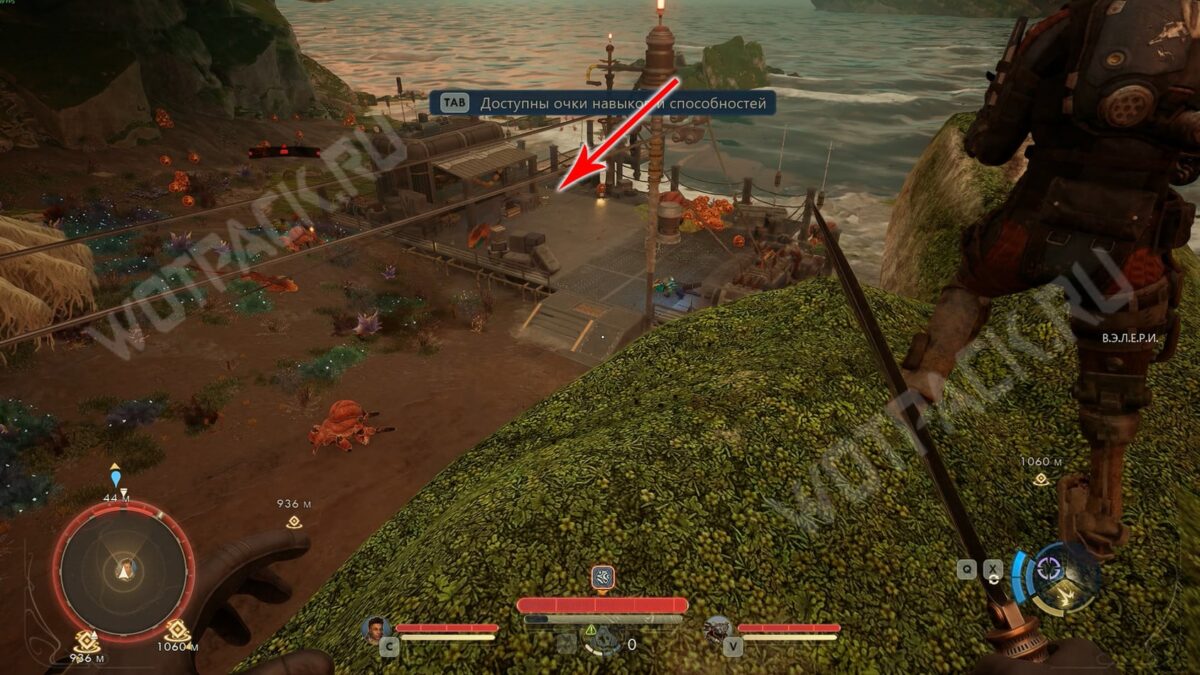Open the skill points available notification
Viewport: 1200px width, 675px height.
(x=603, y=103)
